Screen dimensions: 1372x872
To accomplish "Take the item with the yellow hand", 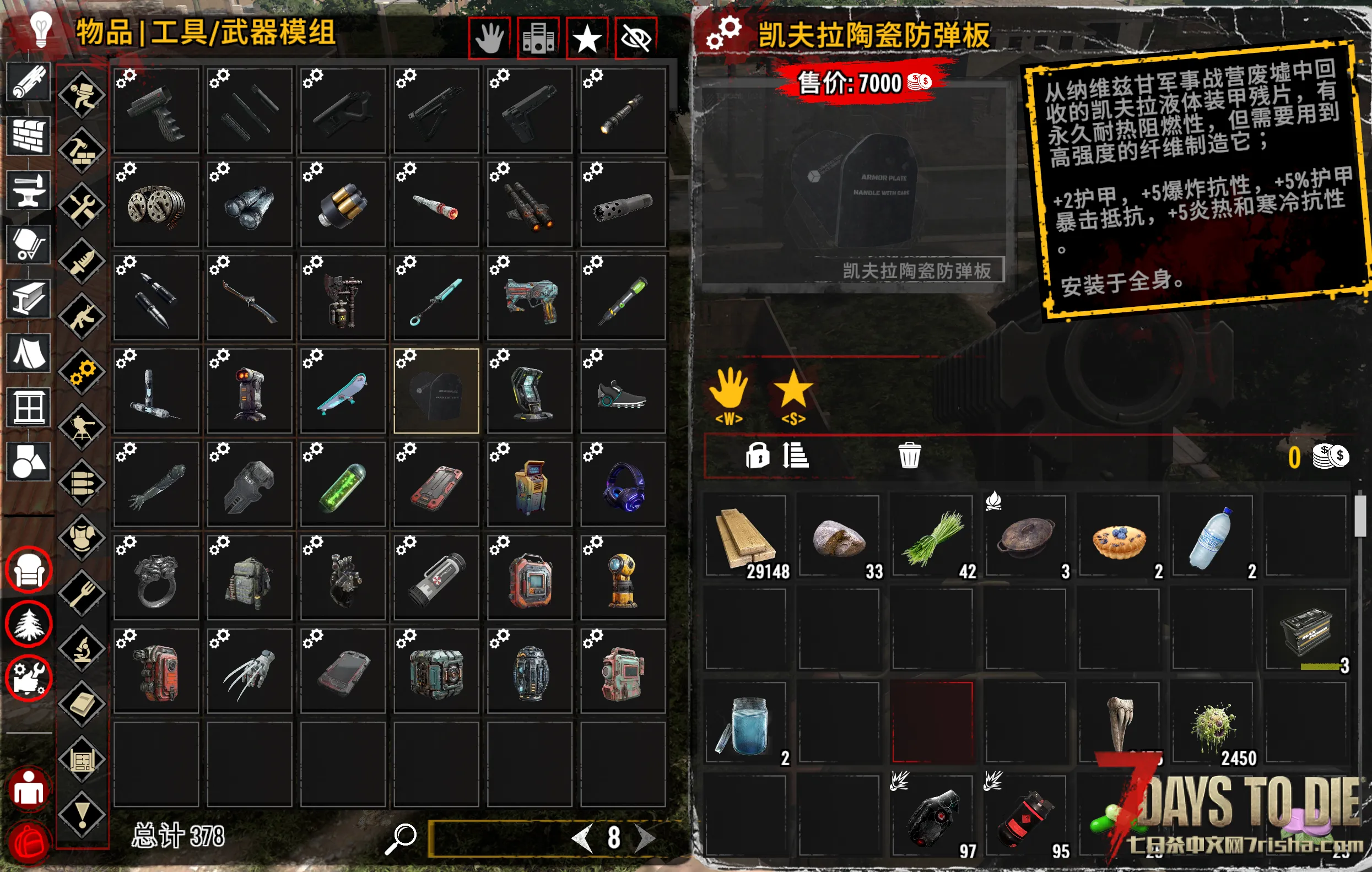I will pyautogui.click(x=729, y=390).
